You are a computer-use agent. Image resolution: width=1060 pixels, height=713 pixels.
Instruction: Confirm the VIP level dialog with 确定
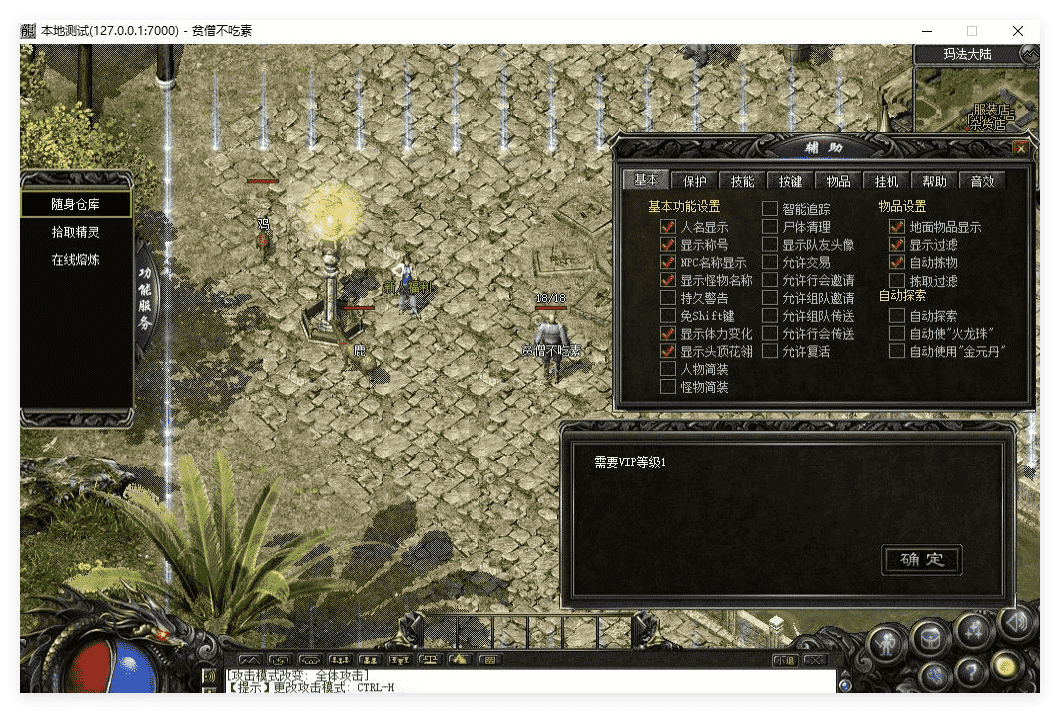click(x=921, y=559)
